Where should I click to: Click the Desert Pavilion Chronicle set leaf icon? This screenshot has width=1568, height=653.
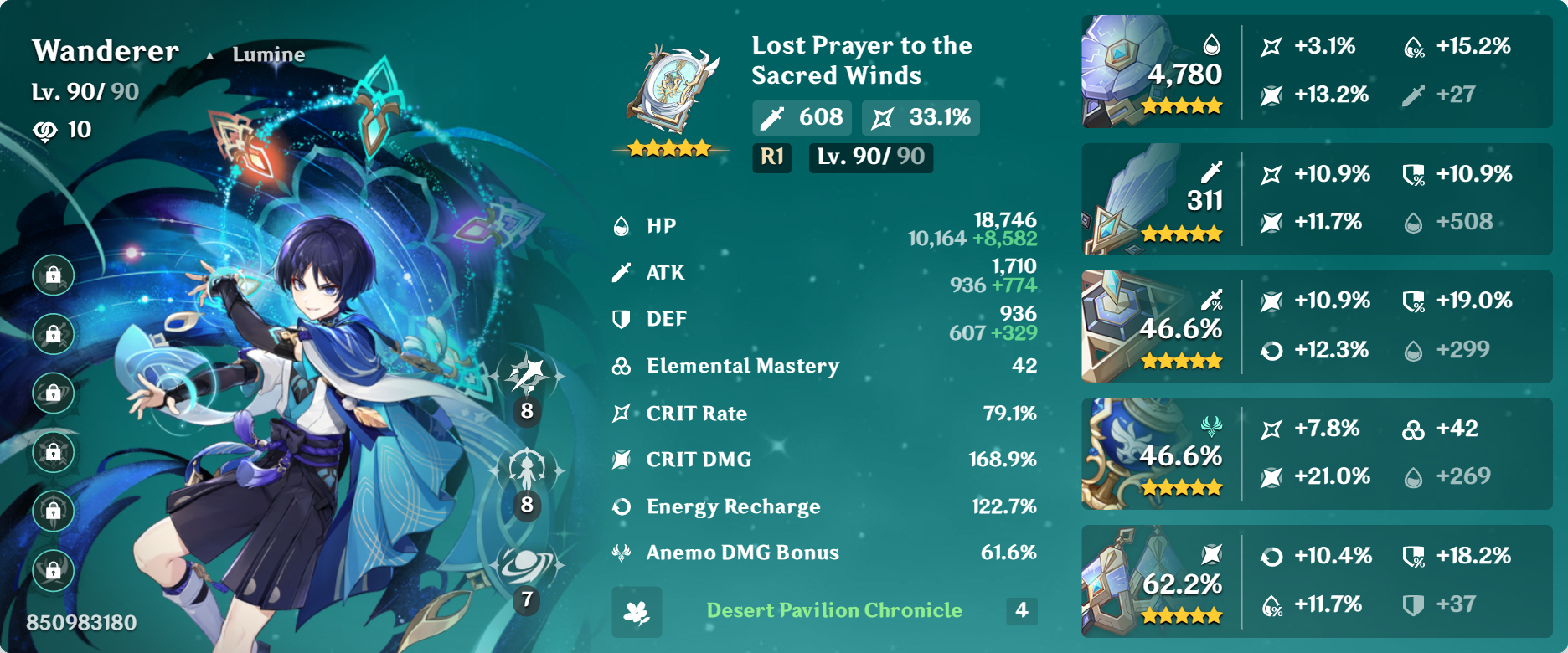tap(637, 611)
